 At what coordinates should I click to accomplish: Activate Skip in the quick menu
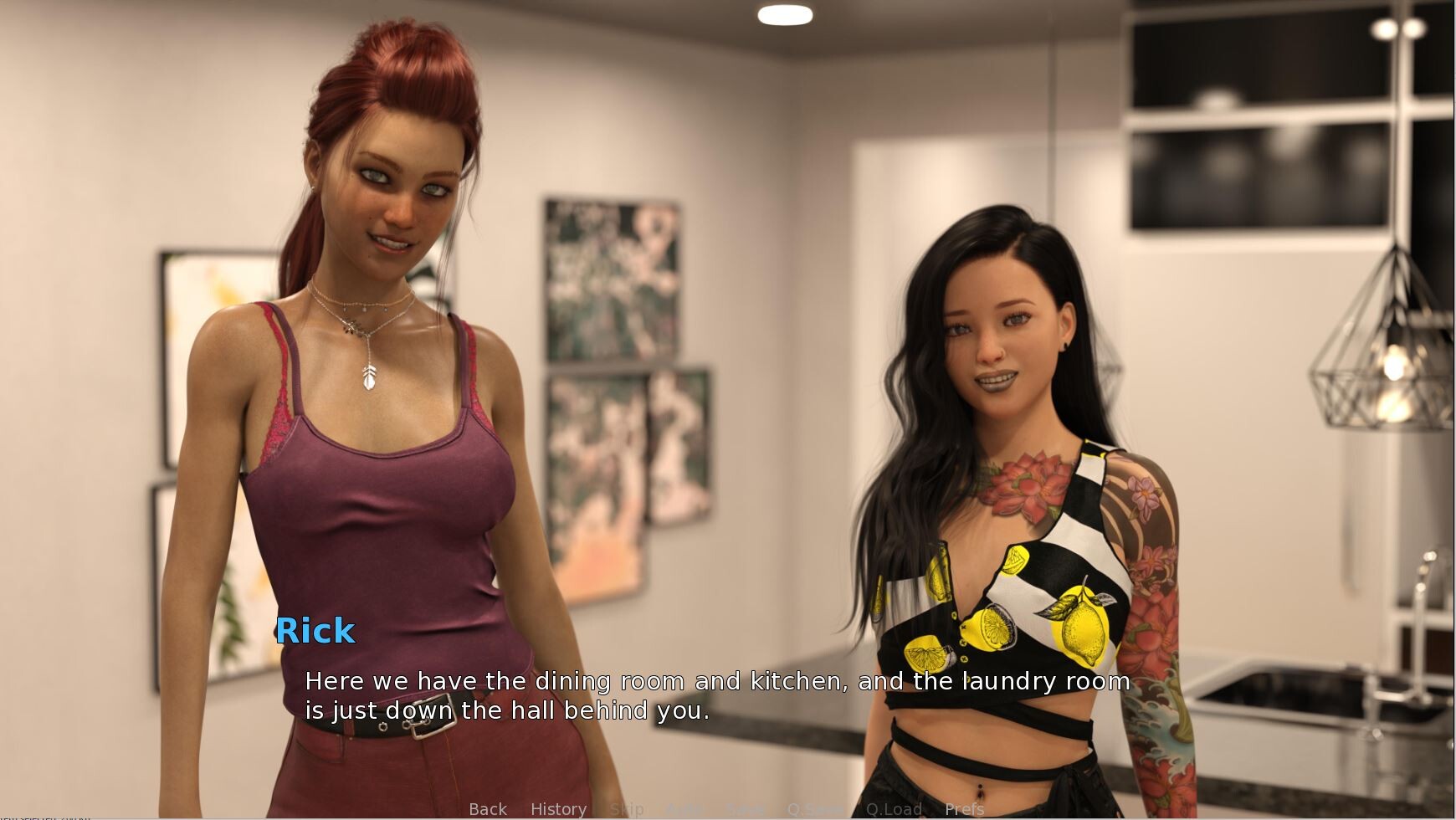627,809
